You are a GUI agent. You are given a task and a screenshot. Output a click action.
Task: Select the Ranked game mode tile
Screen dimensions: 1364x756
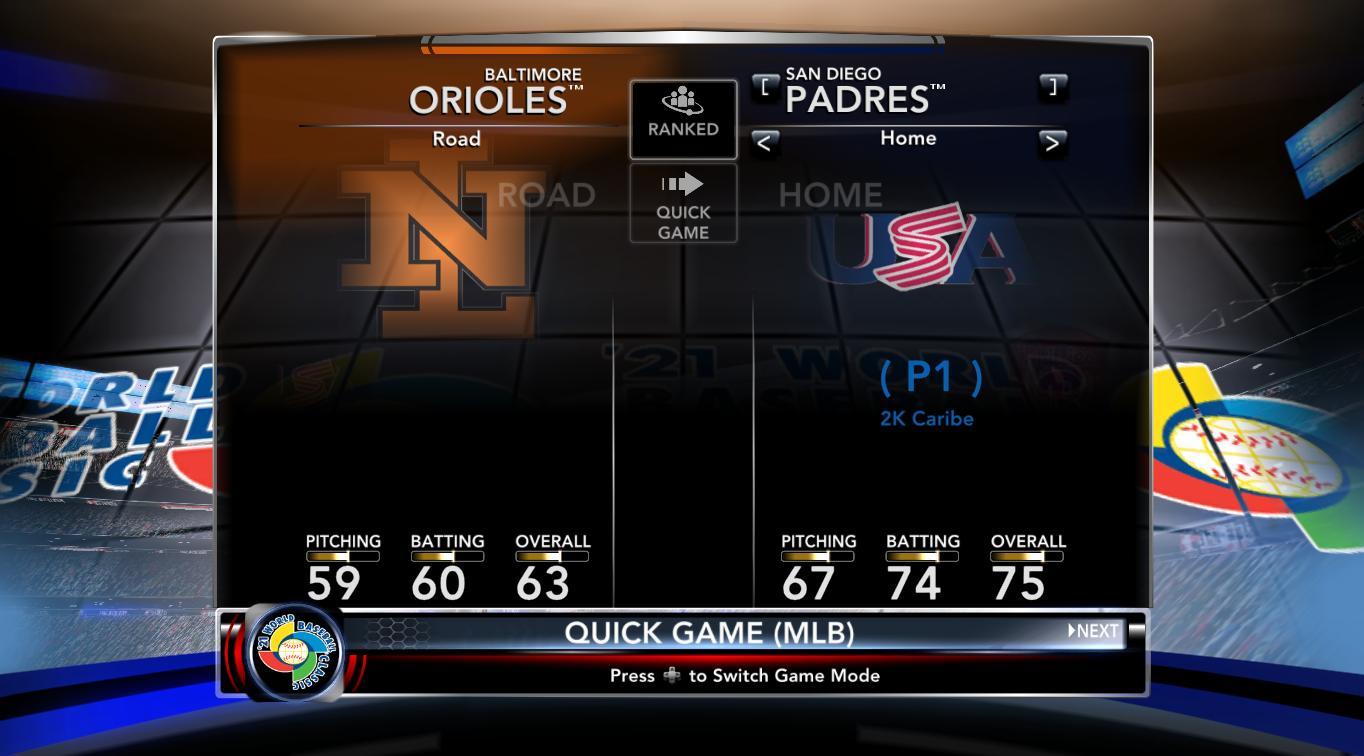(x=683, y=119)
